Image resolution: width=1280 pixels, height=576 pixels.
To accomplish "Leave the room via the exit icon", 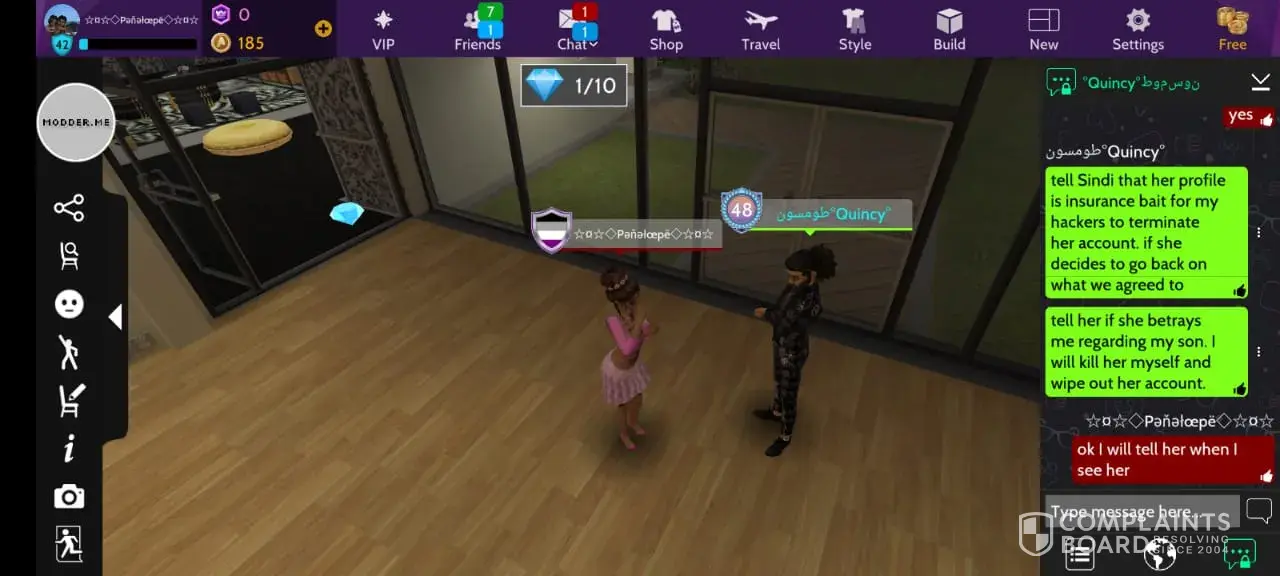I will 69,544.
